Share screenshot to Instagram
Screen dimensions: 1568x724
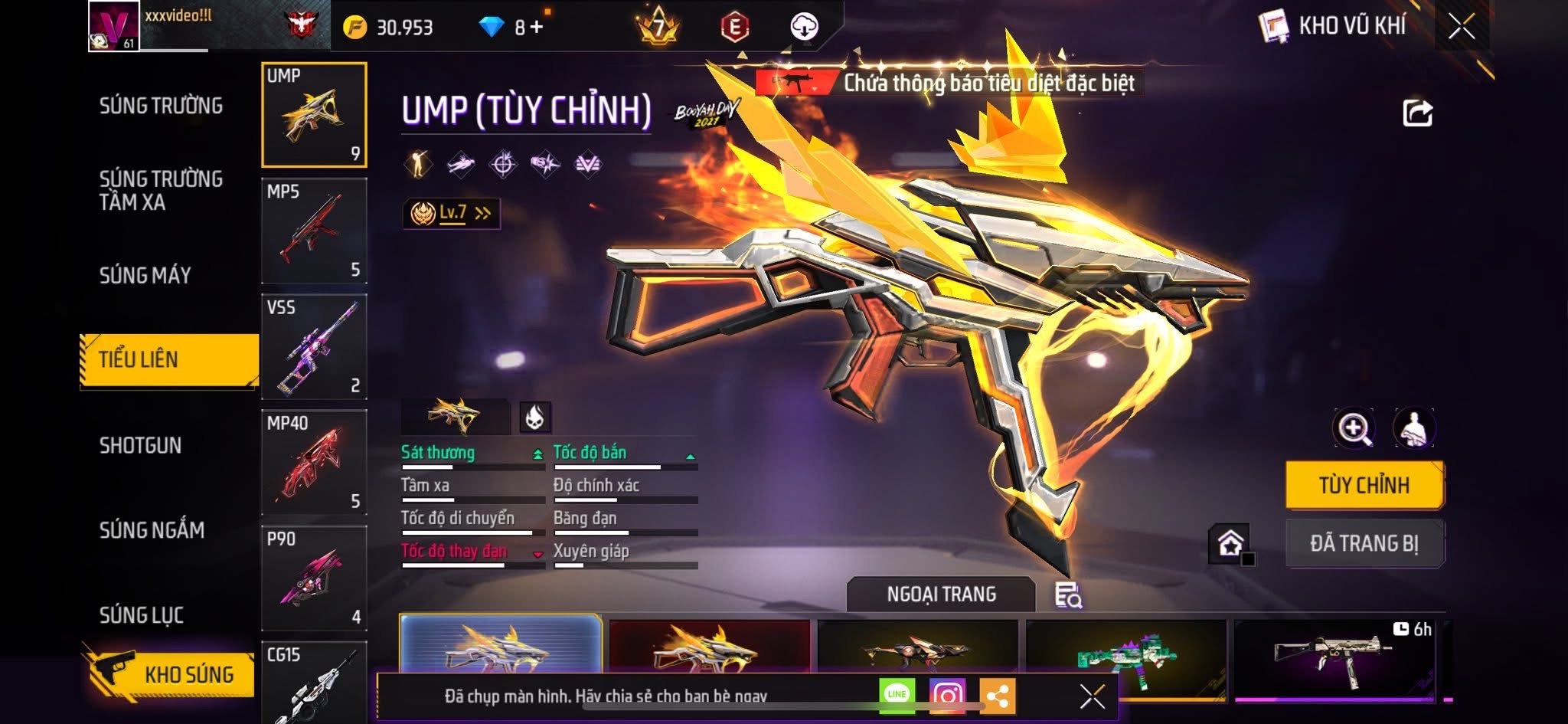[947, 695]
